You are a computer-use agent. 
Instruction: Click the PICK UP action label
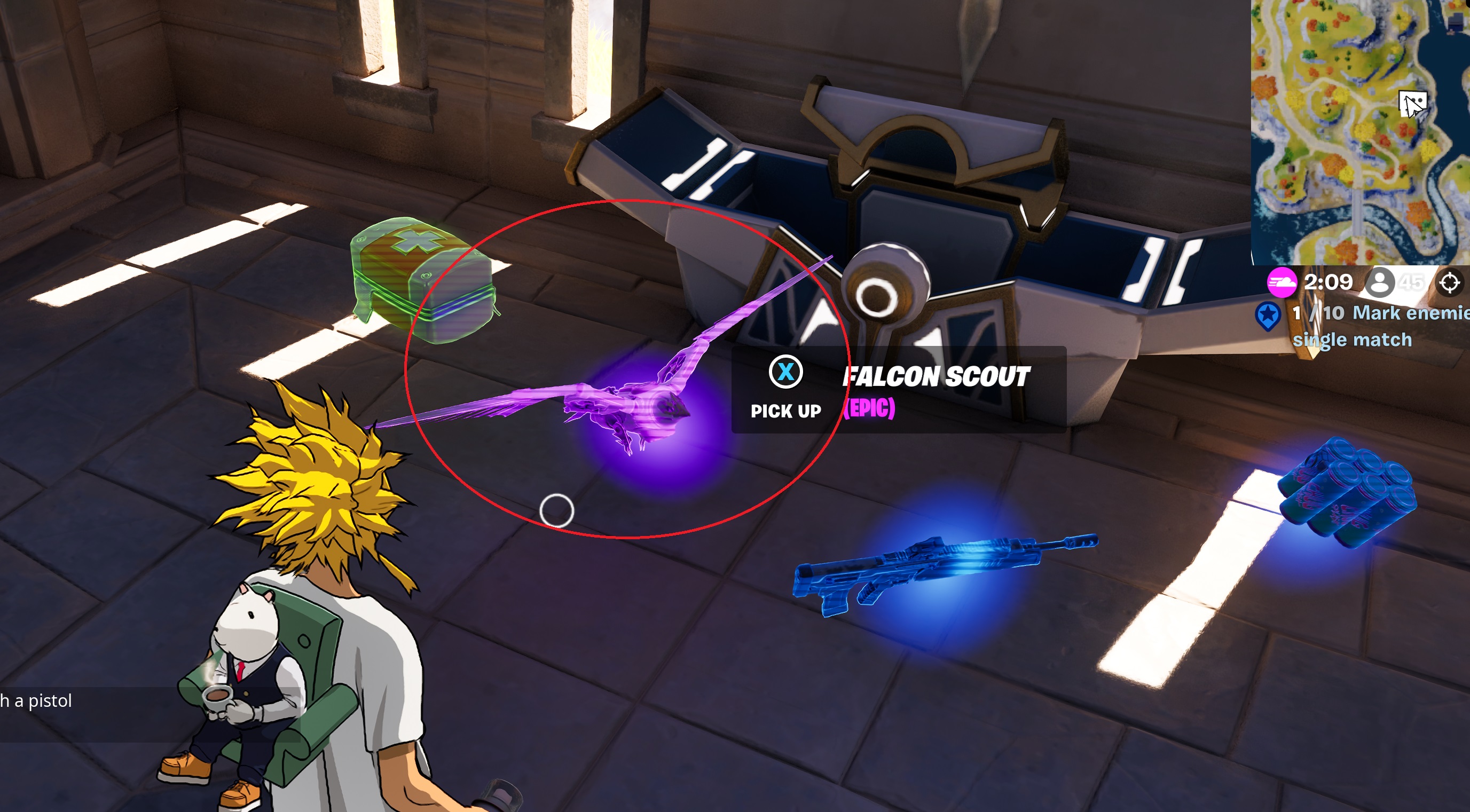[786, 412]
